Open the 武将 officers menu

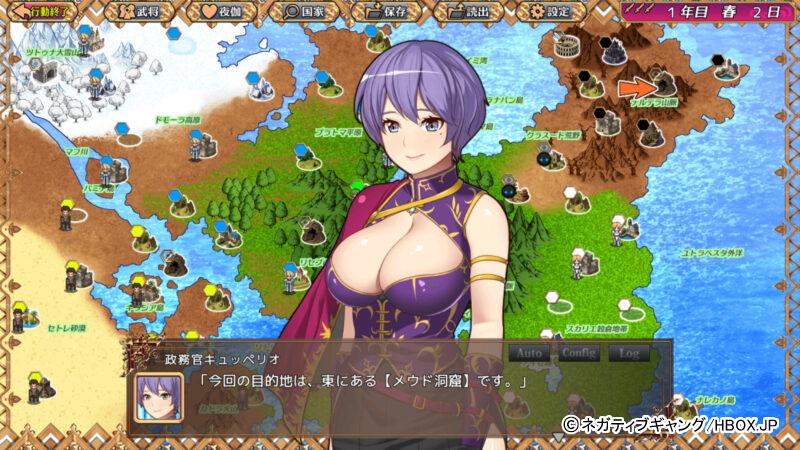click(x=142, y=12)
